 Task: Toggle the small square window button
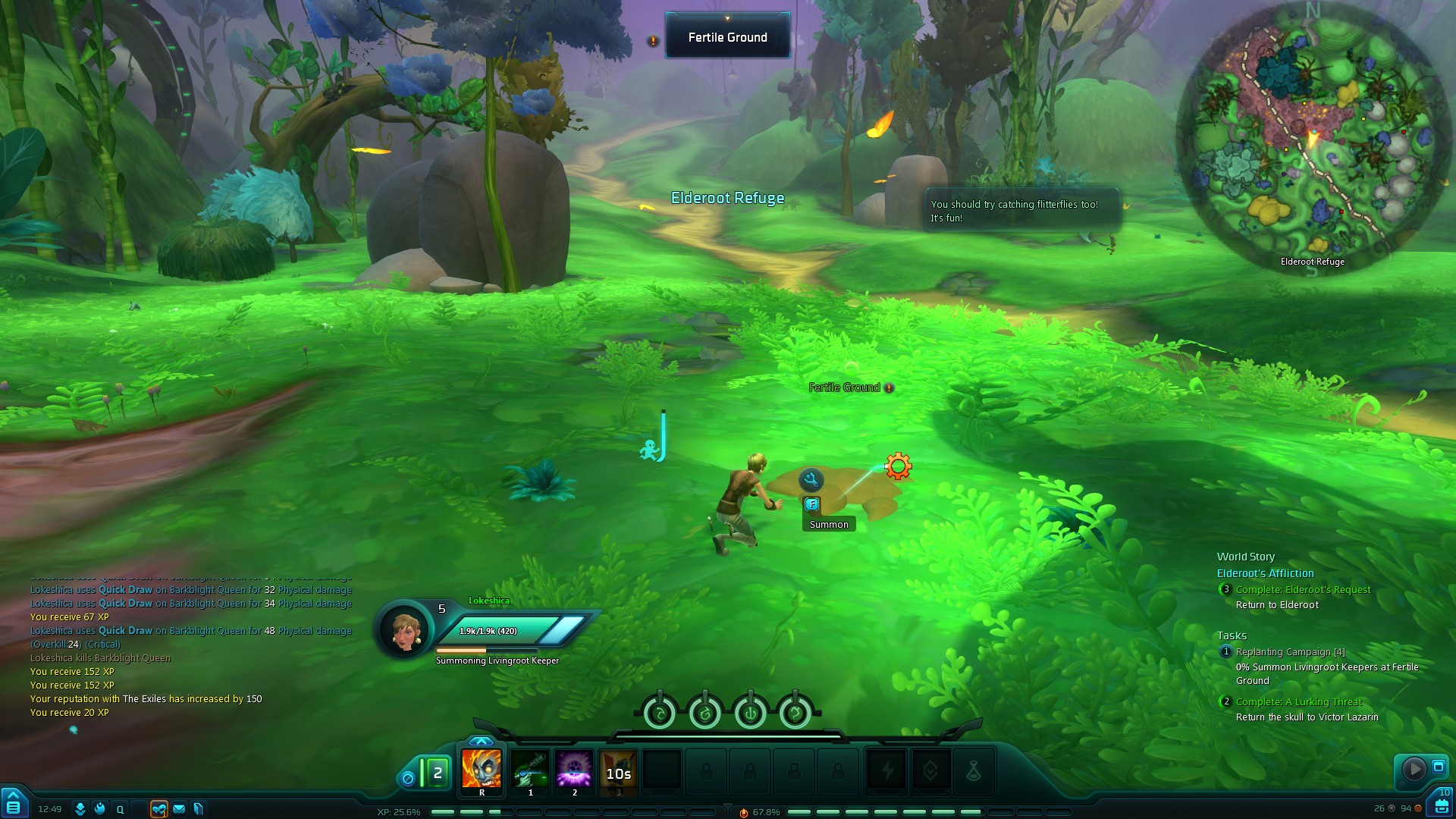(x=1439, y=767)
